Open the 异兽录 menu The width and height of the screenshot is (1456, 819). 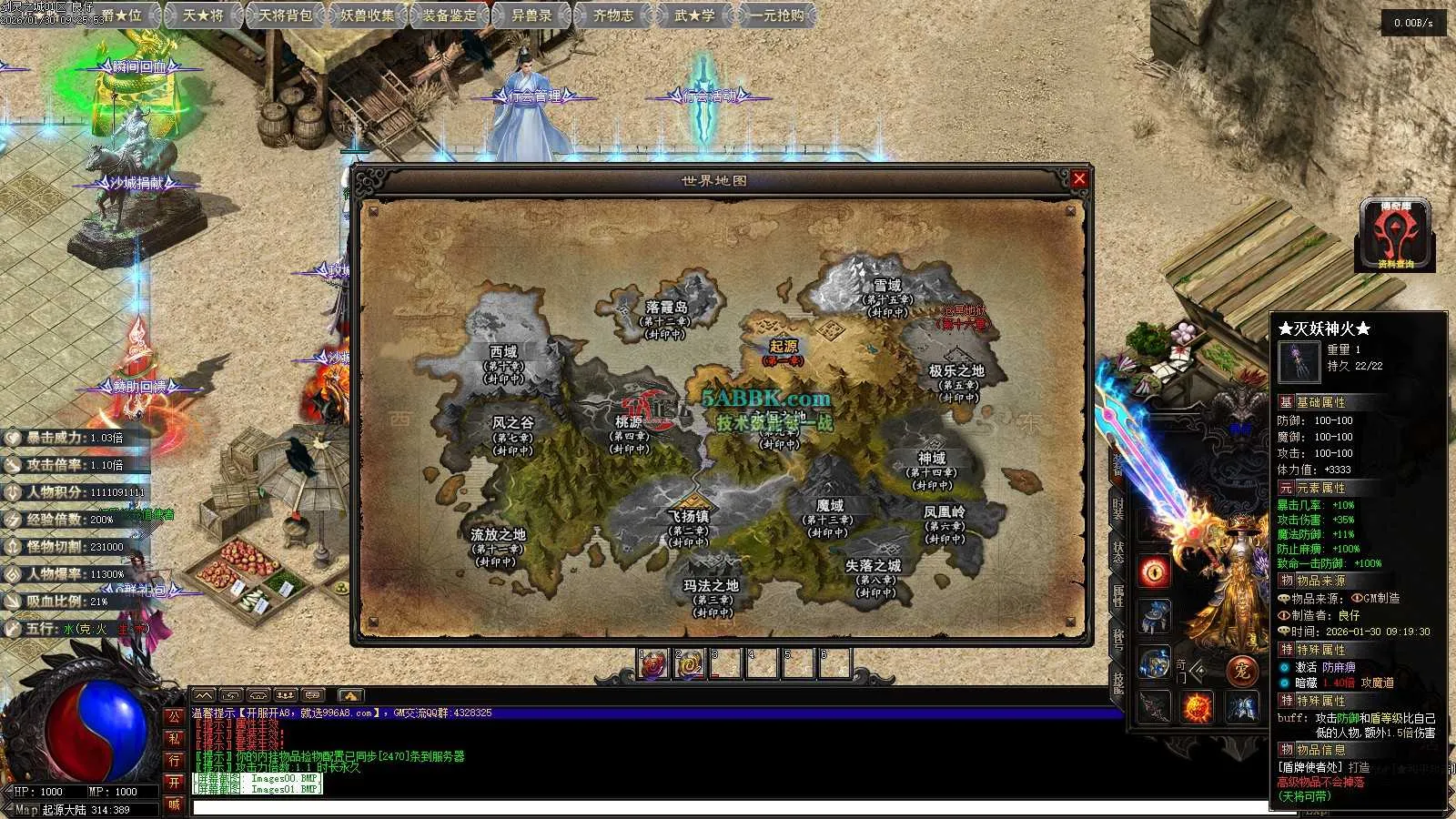pyautogui.click(x=531, y=15)
